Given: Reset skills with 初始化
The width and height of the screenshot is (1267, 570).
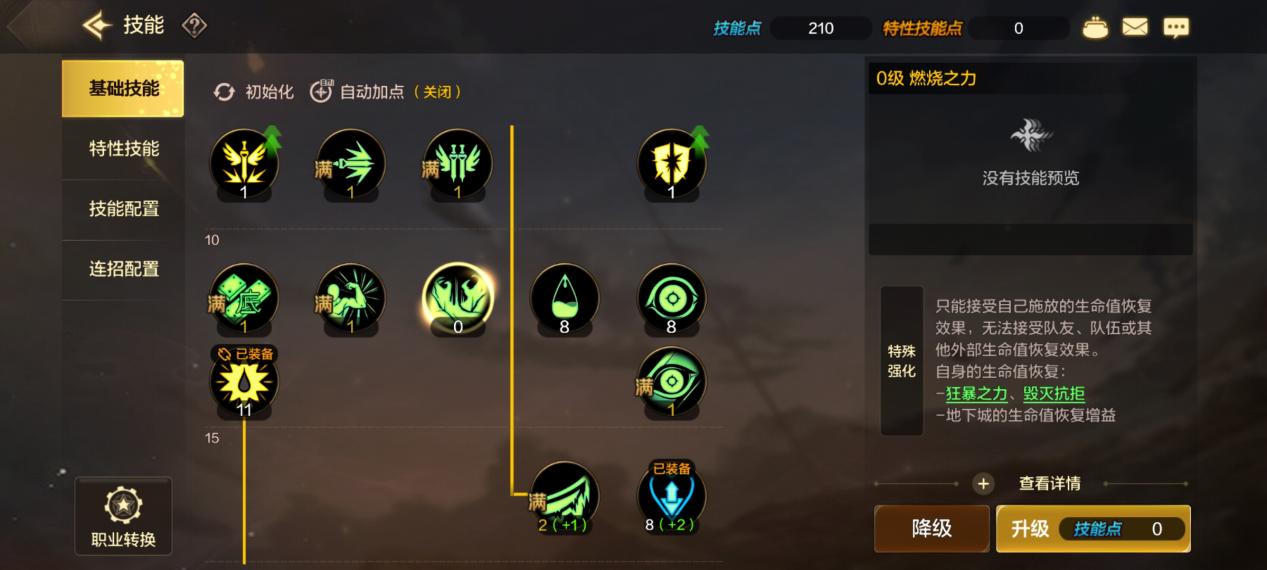Looking at the screenshot, I should pyautogui.click(x=254, y=92).
